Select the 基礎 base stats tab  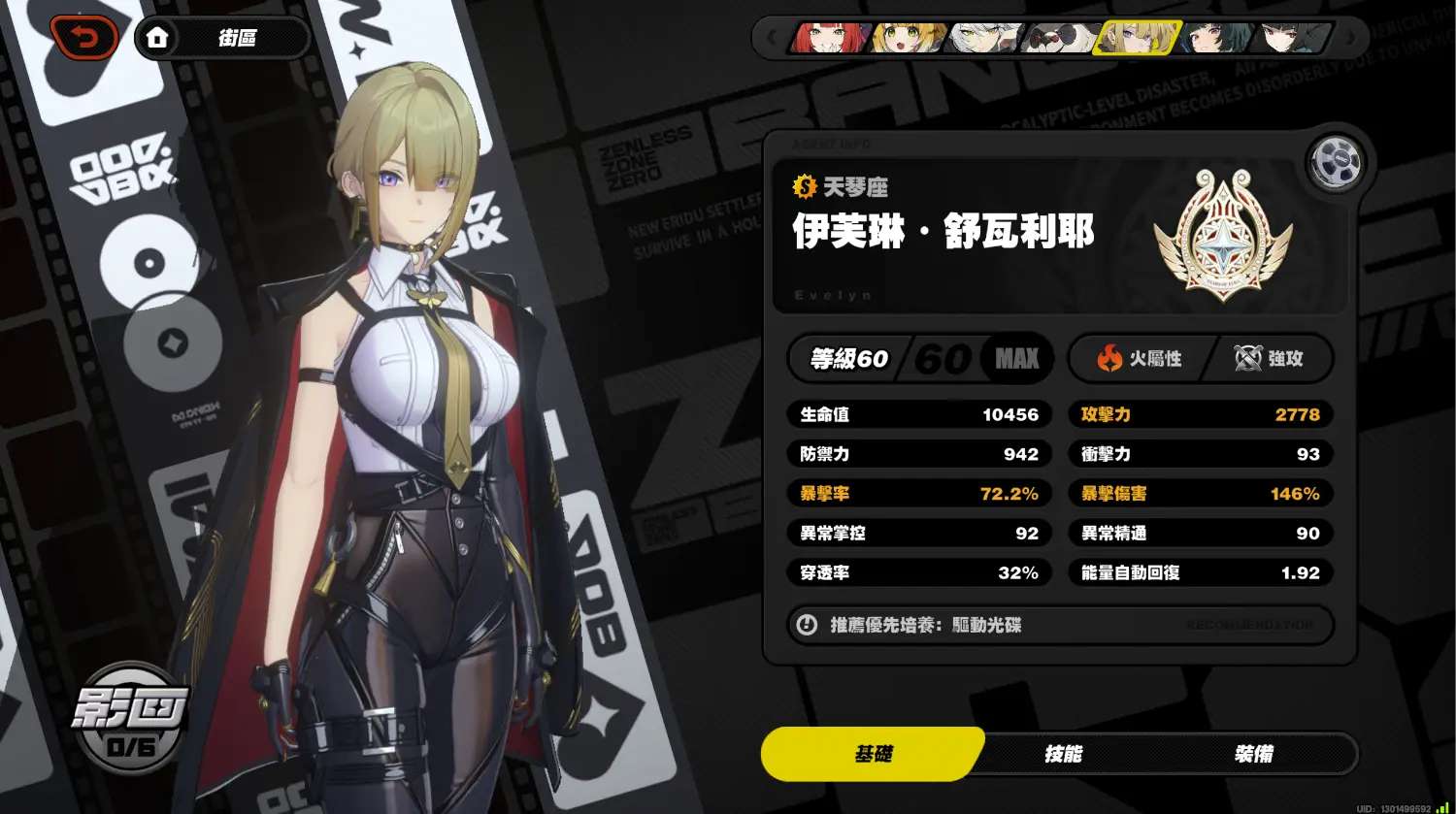tap(873, 754)
